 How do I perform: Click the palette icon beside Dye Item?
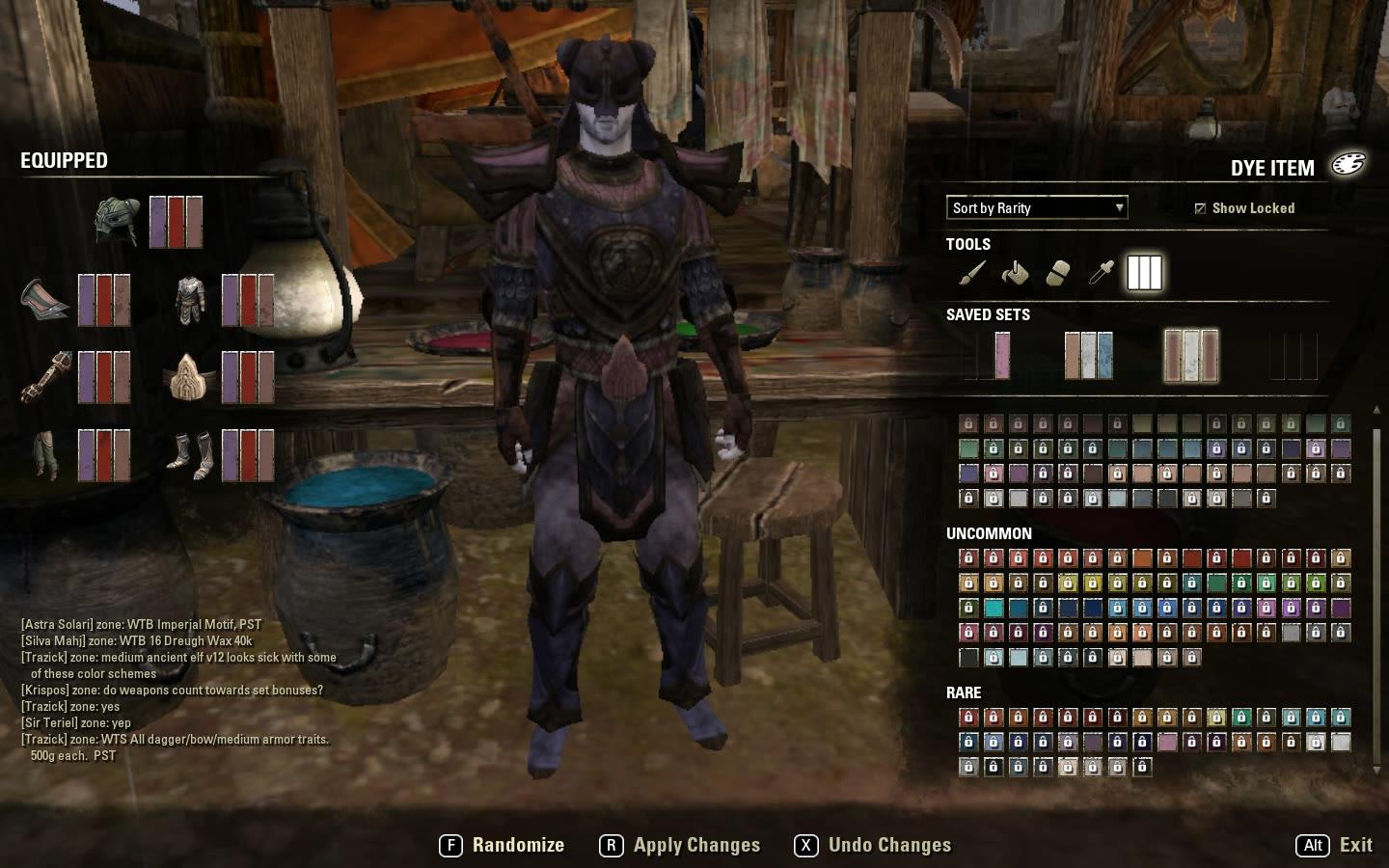pyautogui.click(x=1348, y=165)
